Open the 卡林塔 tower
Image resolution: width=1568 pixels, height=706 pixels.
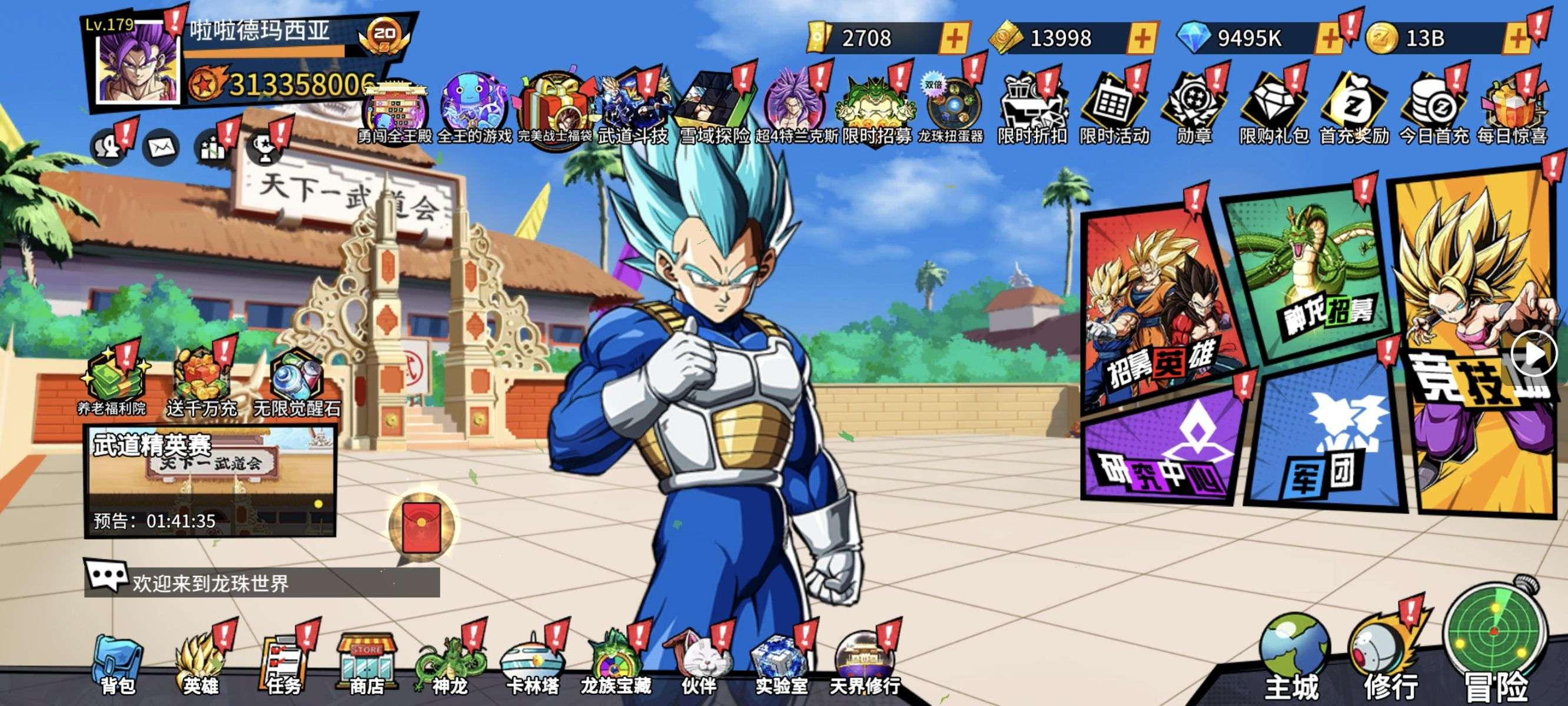533,665
